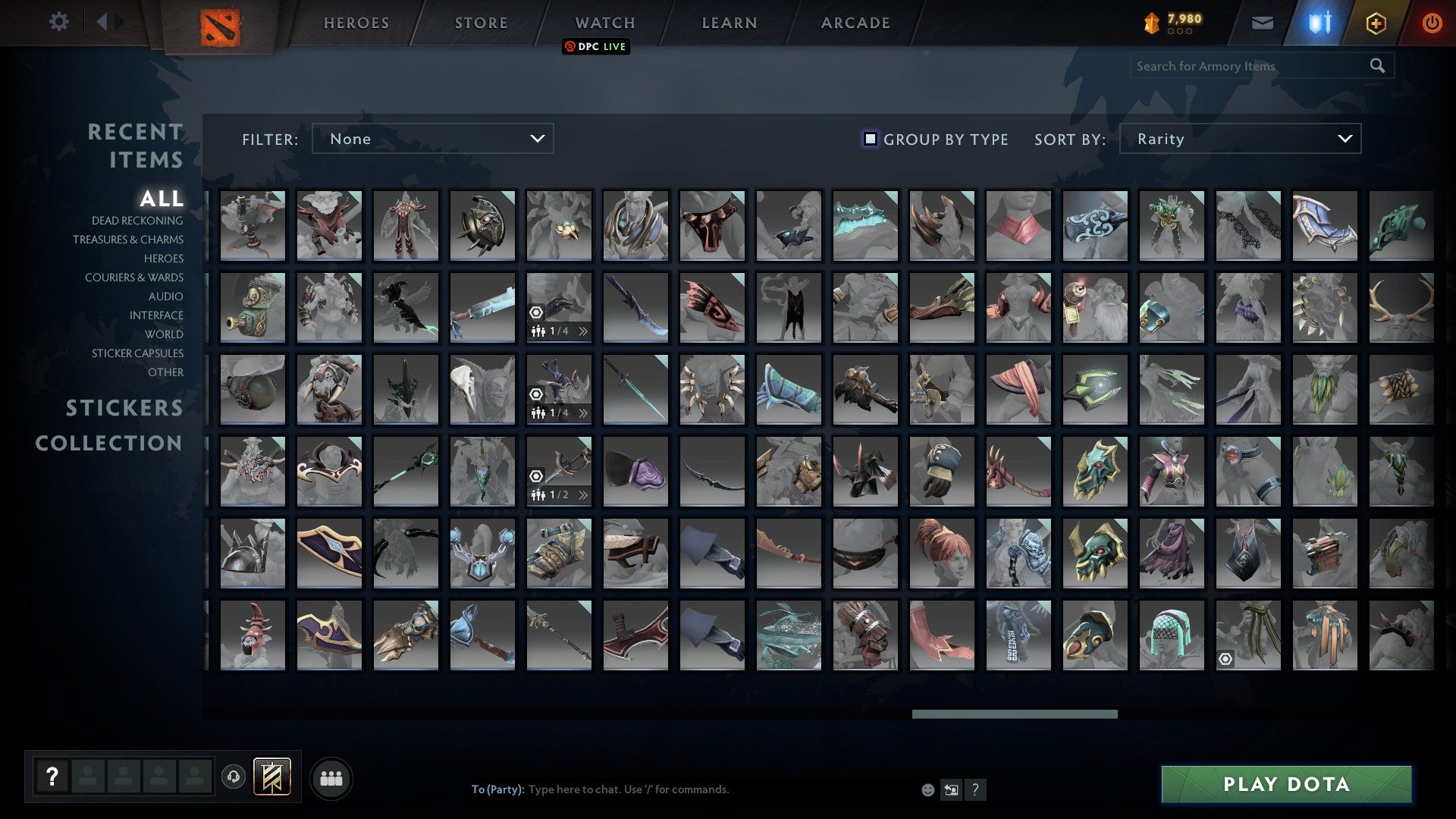Enable the Group By Type checkbox

869,139
